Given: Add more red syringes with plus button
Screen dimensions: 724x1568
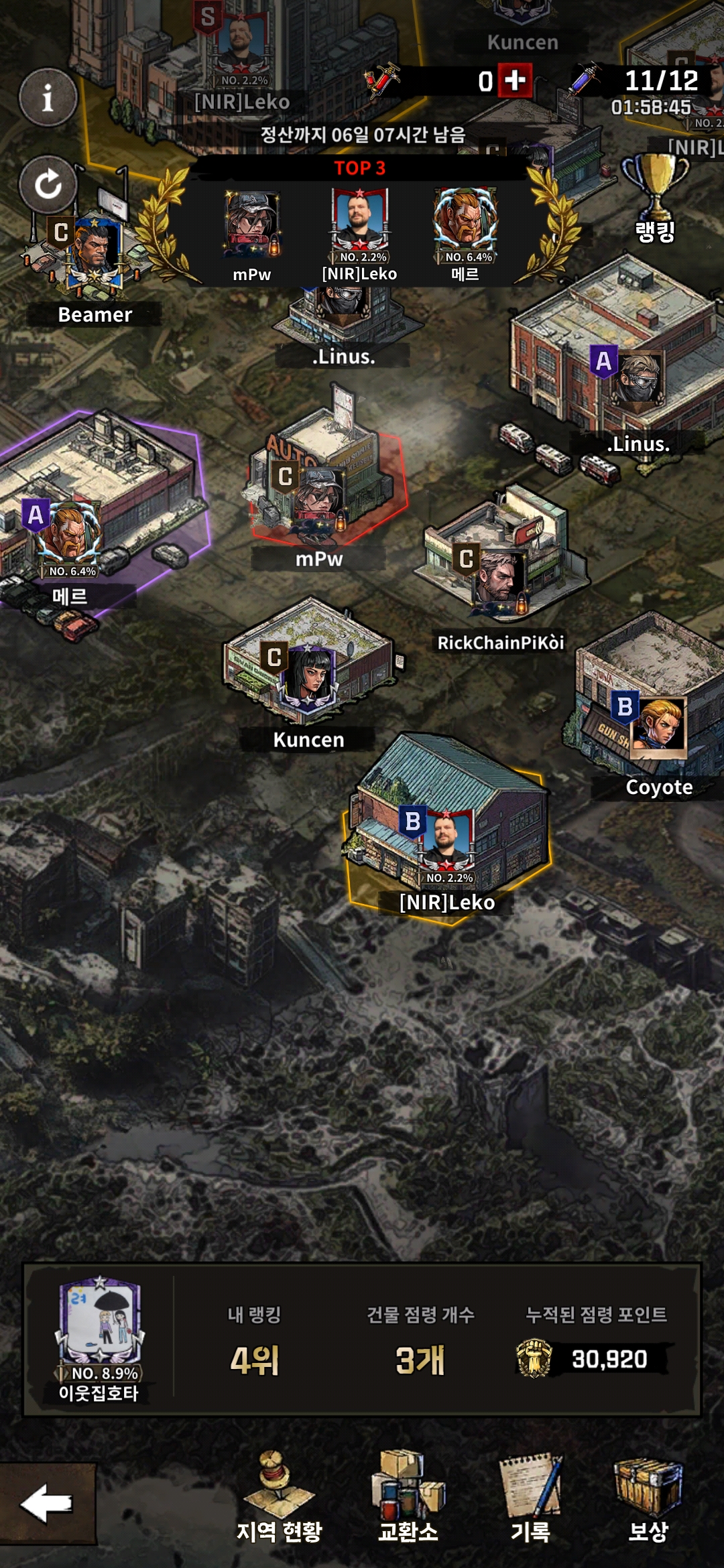Looking at the screenshot, I should pyautogui.click(x=515, y=80).
